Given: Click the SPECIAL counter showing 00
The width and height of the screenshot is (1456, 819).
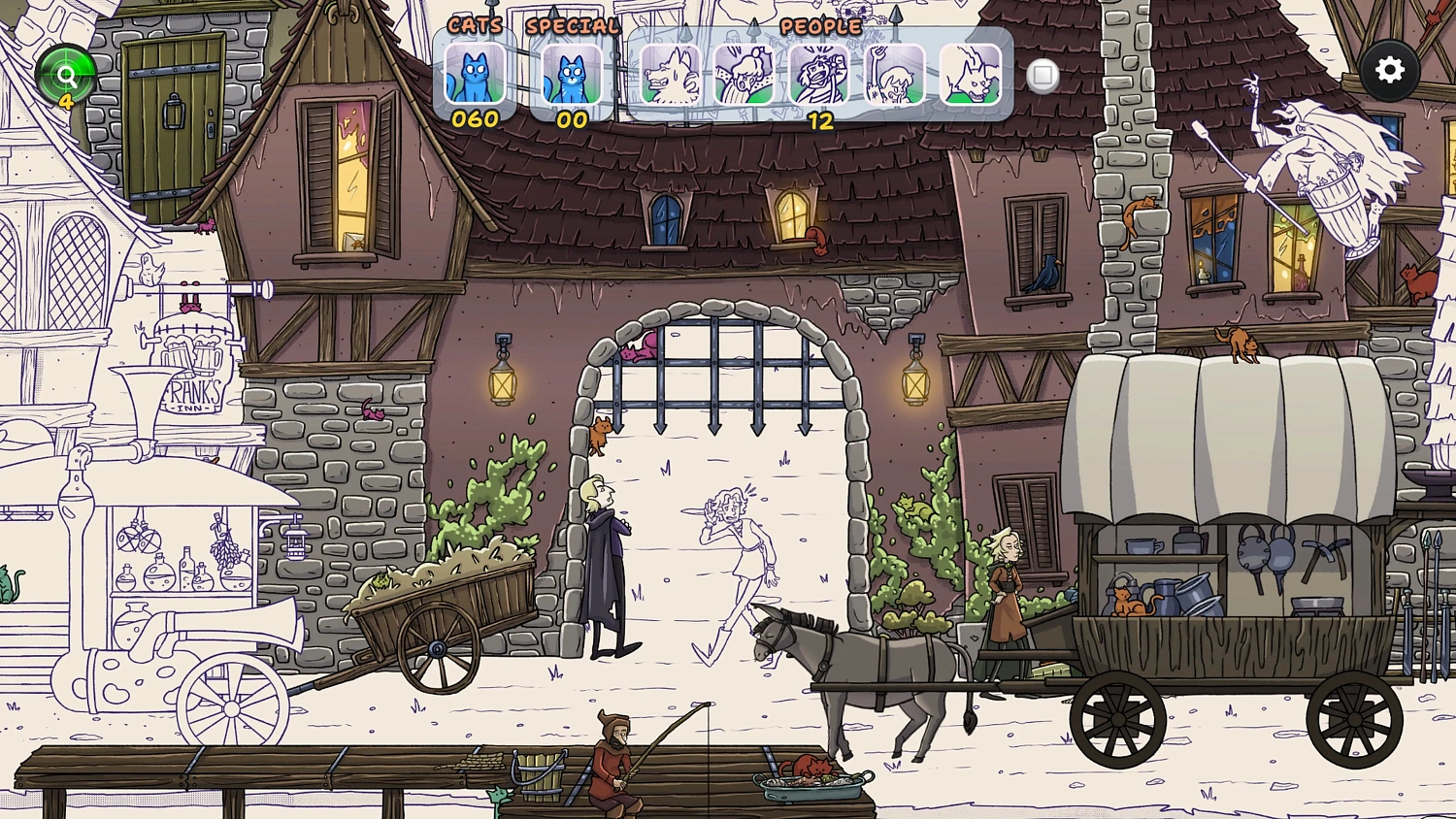Looking at the screenshot, I should pos(570,120).
